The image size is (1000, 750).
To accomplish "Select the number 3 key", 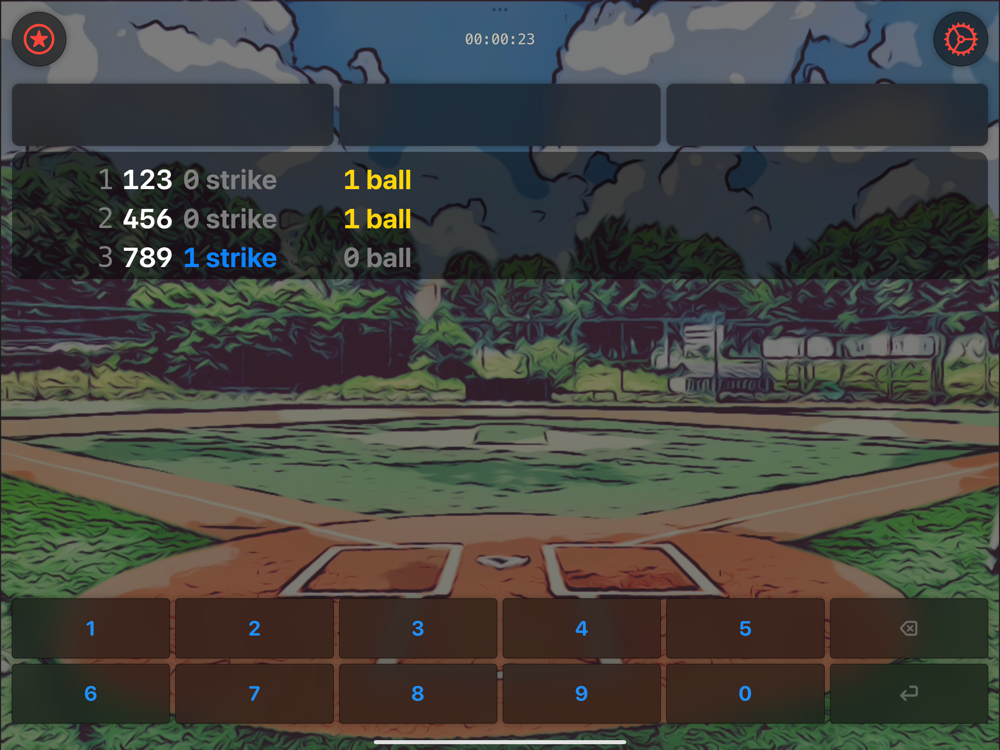I will pyautogui.click(x=418, y=629).
